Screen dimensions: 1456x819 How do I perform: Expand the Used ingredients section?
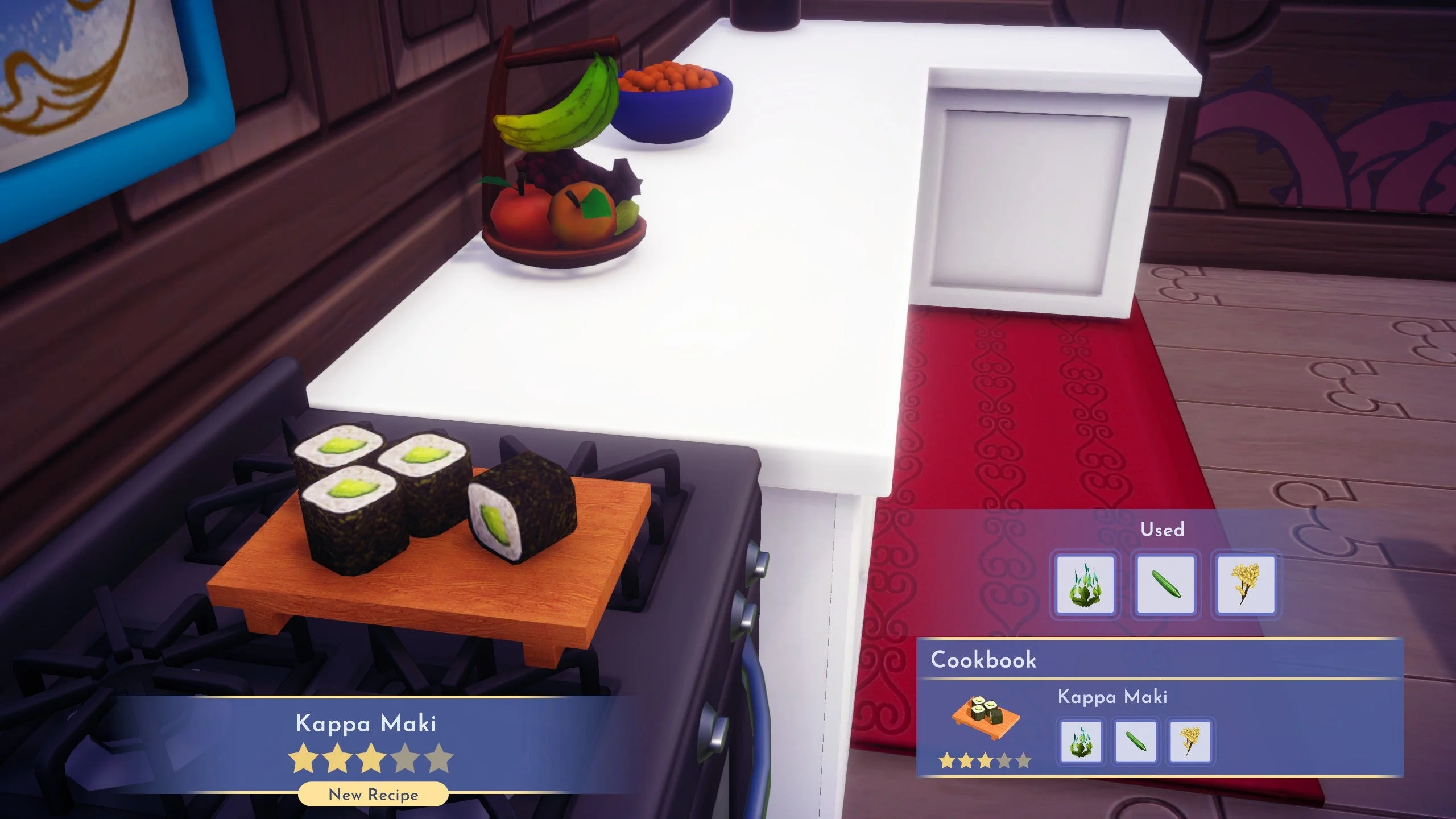1163,529
